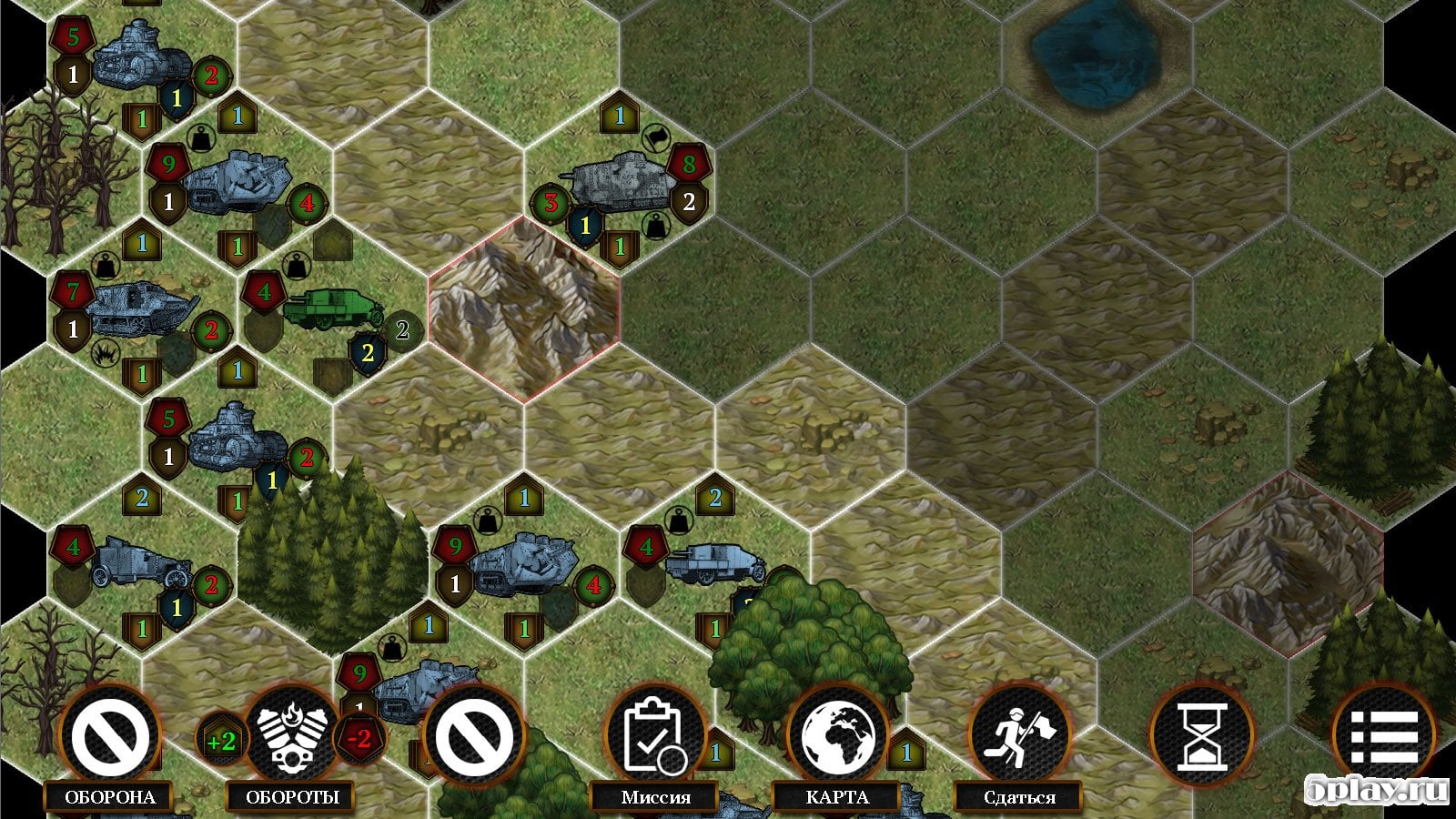
Task: Decrease engine revs with the -2 button
Action: pos(359,739)
